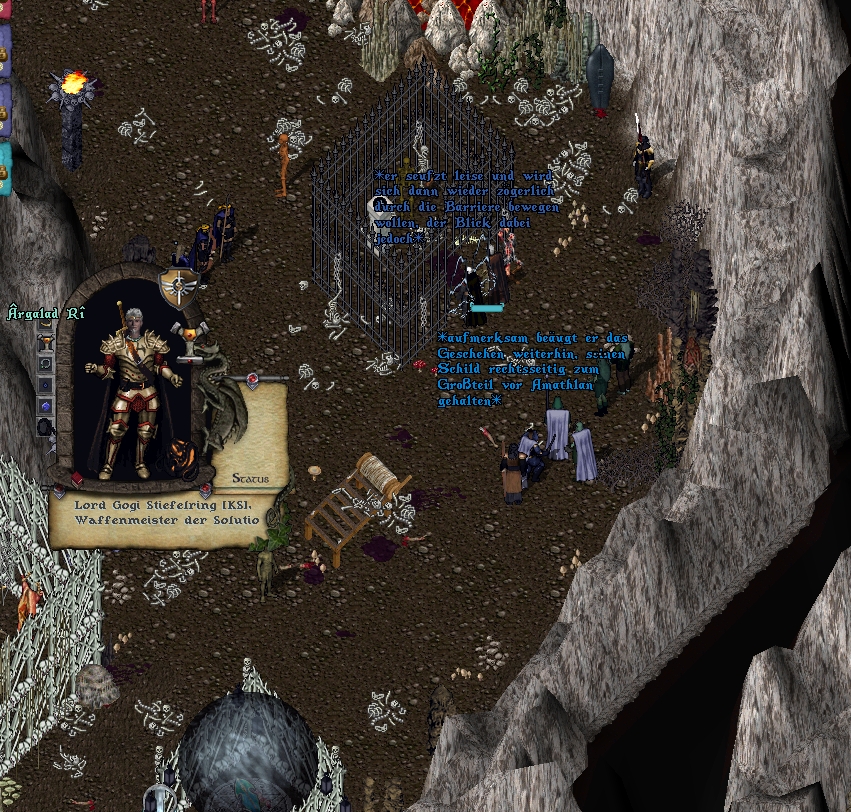Open the small red book on paperdoll

pyautogui.click(x=76, y=480)
